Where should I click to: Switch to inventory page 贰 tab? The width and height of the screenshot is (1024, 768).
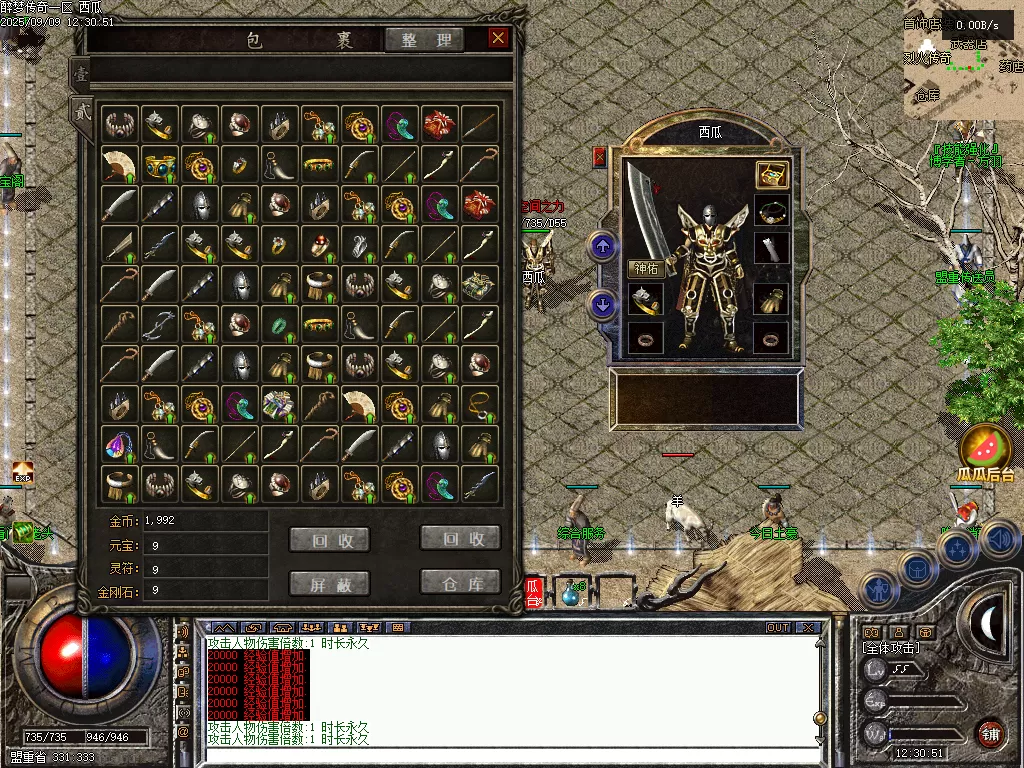(81, 111)
